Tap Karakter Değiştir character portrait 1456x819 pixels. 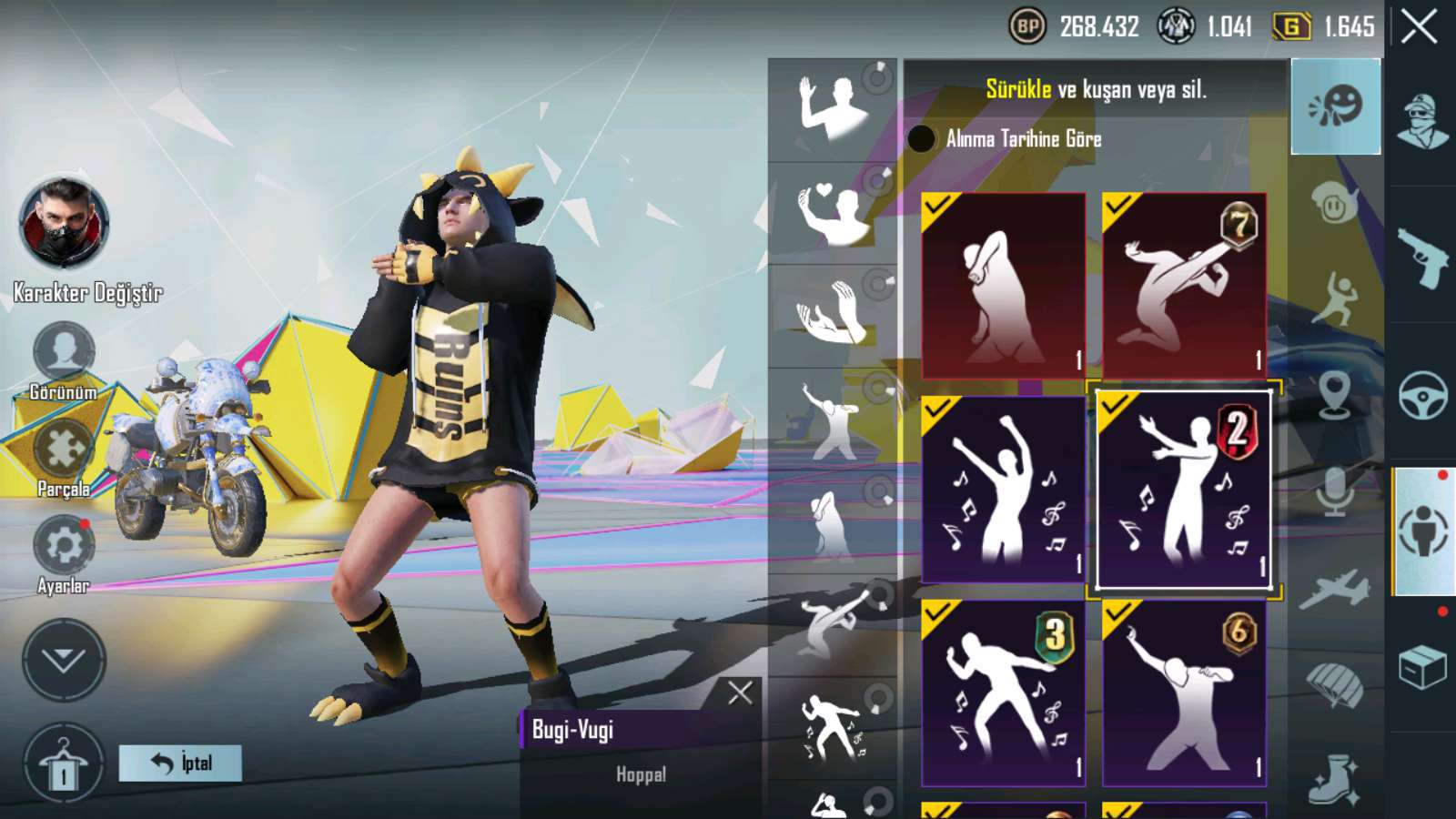pyautogui.click(x=64, y=224)
